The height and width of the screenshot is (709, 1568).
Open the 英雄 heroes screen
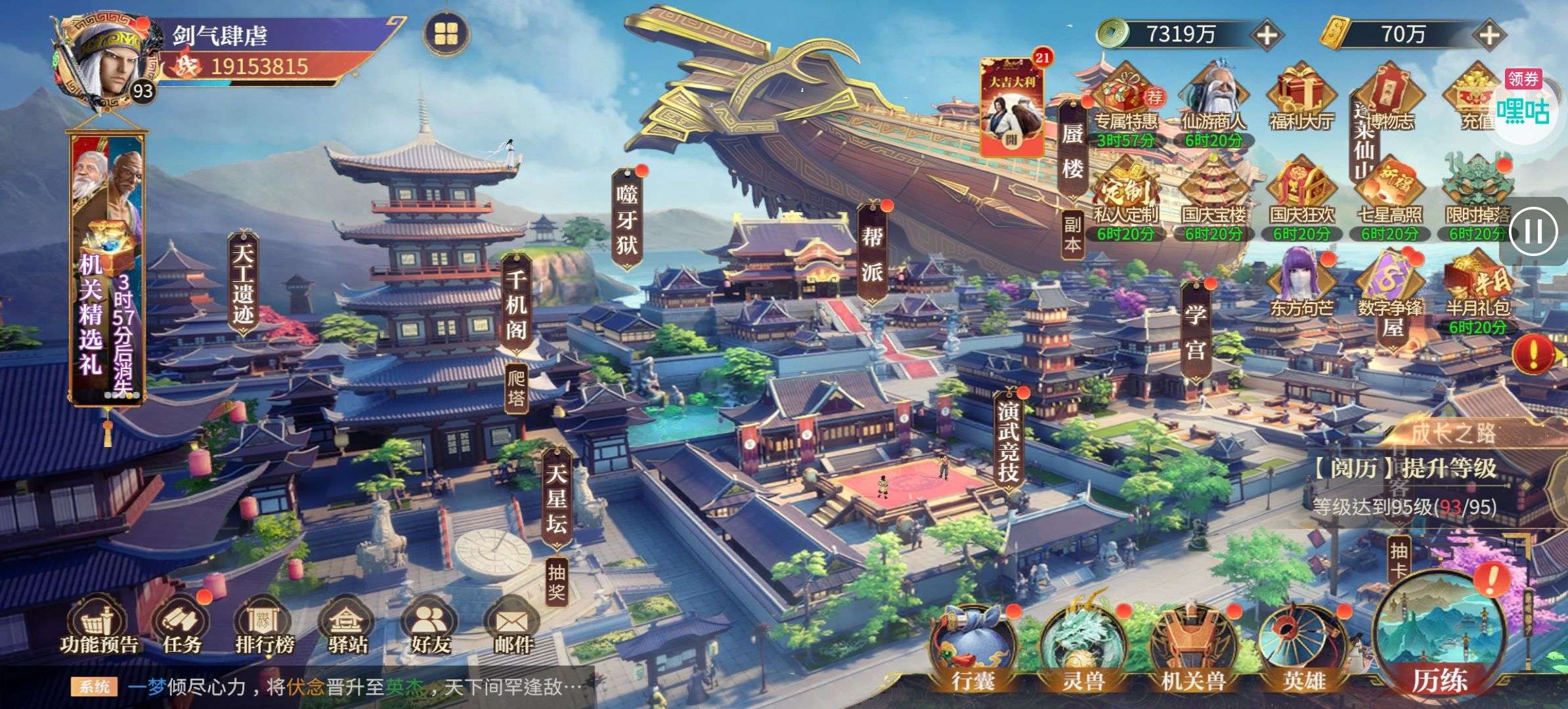(1303, 649)
